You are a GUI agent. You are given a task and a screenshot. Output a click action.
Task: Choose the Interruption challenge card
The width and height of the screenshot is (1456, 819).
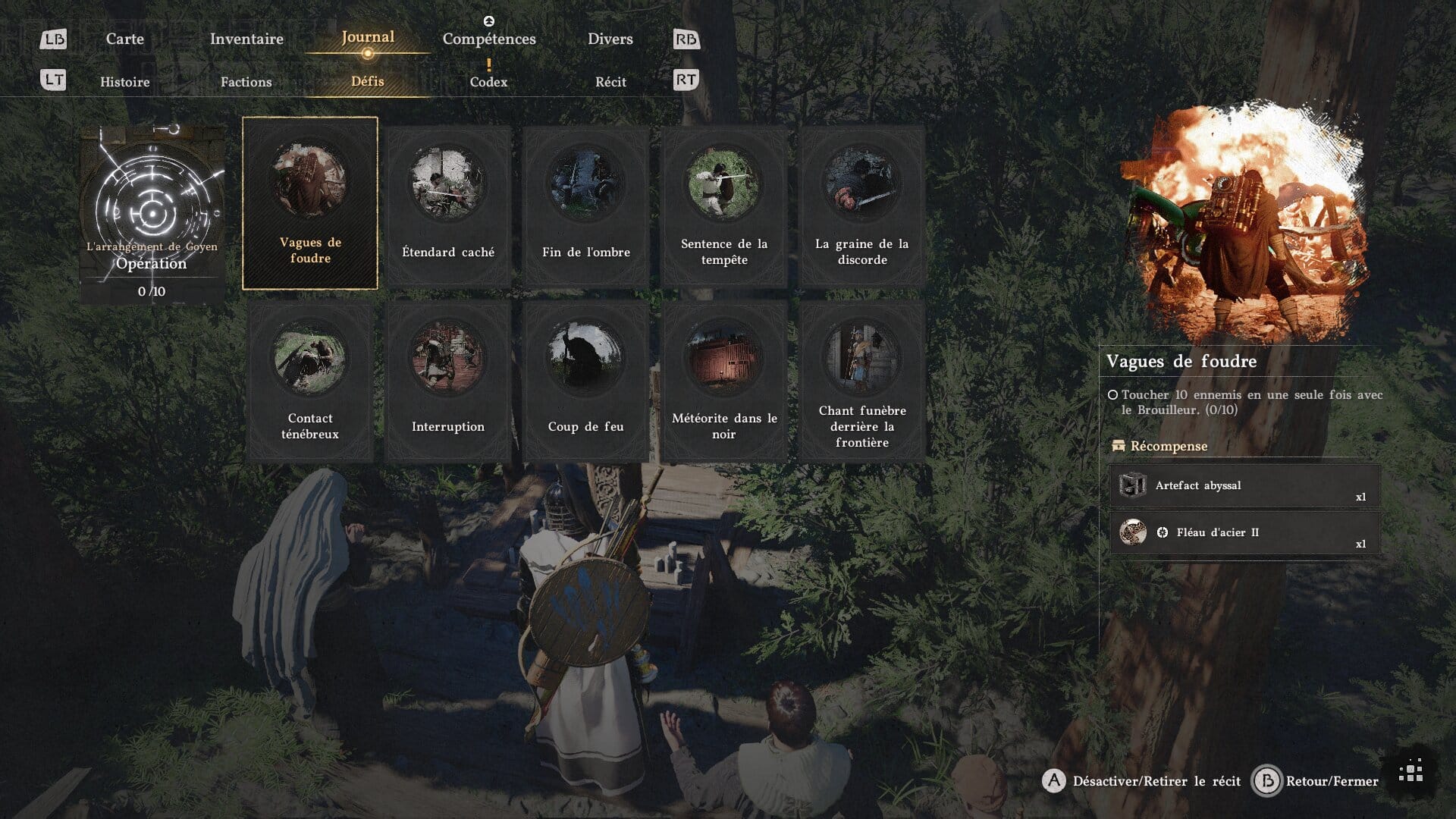pyautogui.click(x=448, y=381)
